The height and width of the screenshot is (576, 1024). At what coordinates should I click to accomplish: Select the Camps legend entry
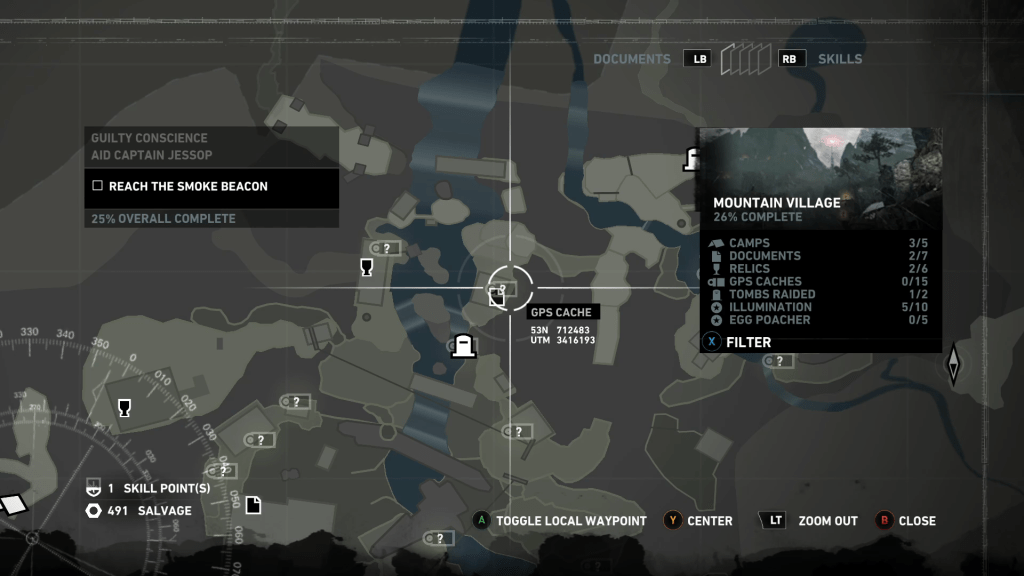pyautogui.click(x=749, y=243)
